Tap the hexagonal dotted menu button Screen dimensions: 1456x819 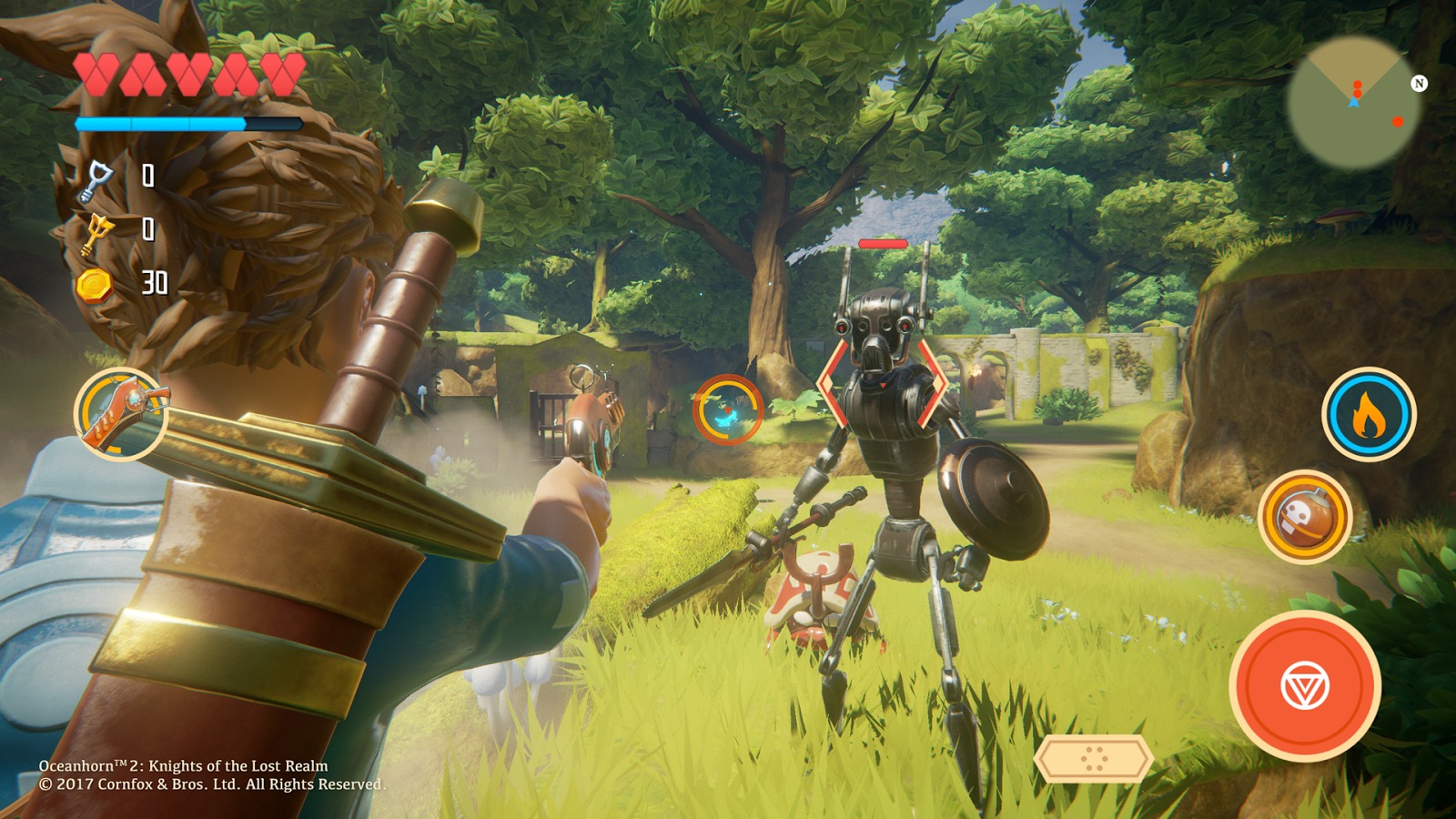(1094, 758)
